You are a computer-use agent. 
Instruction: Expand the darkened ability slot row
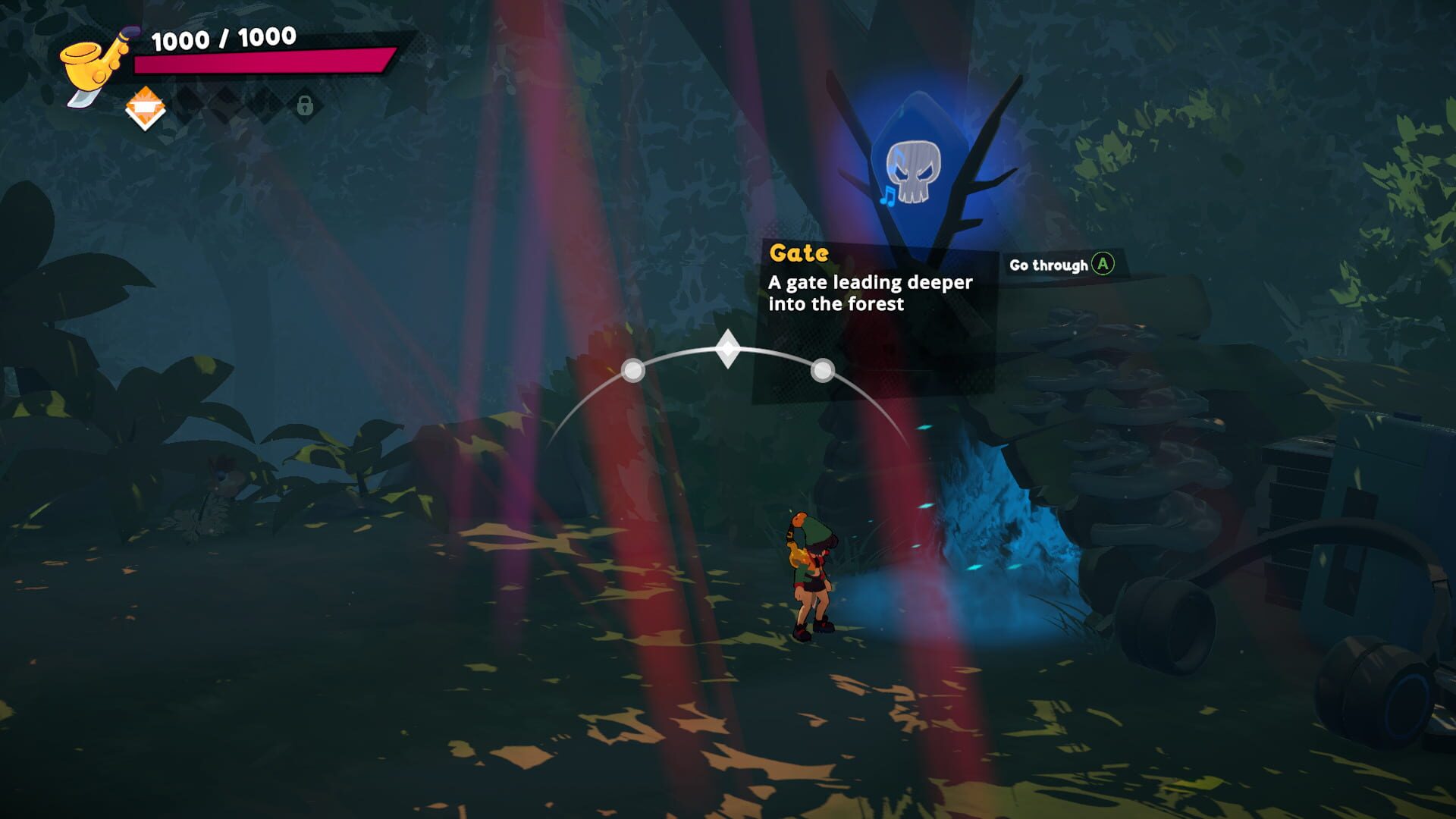click(x=227, y=106)
